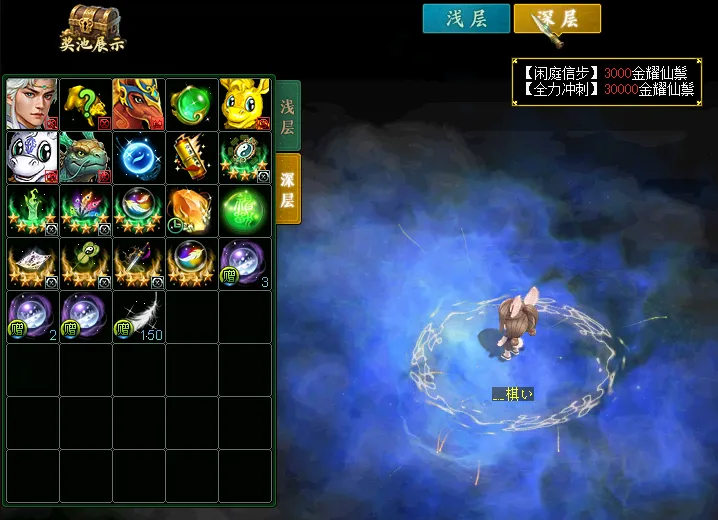Viewport: 718px width, 520px height.
Task: Select the green dragon turtle slot
Action: click(x=86, y=157)
